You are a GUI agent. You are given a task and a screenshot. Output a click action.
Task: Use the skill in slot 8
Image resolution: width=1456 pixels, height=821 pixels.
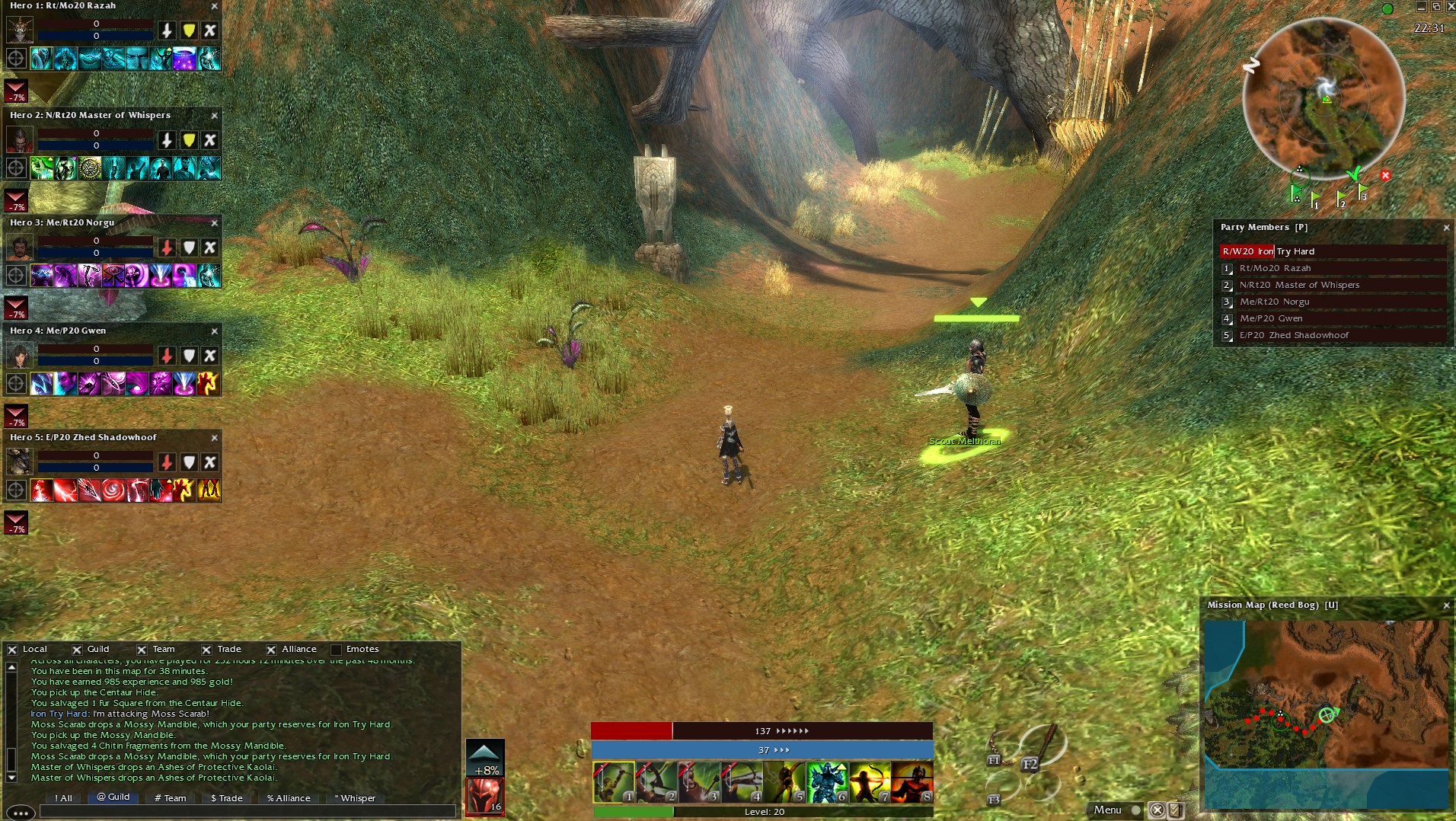coord(912,783)
